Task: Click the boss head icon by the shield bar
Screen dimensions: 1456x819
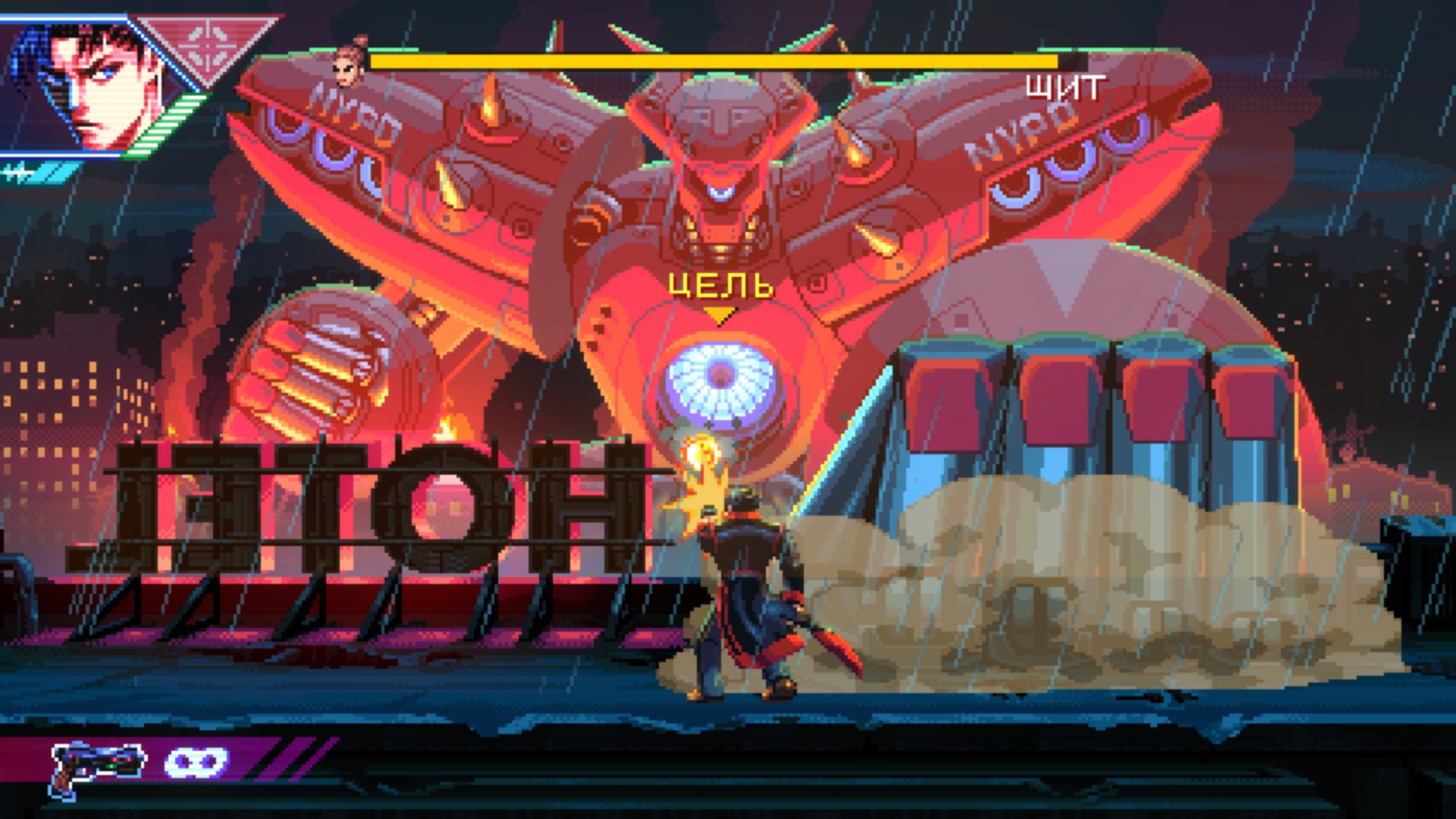Action: click(351, 62)
